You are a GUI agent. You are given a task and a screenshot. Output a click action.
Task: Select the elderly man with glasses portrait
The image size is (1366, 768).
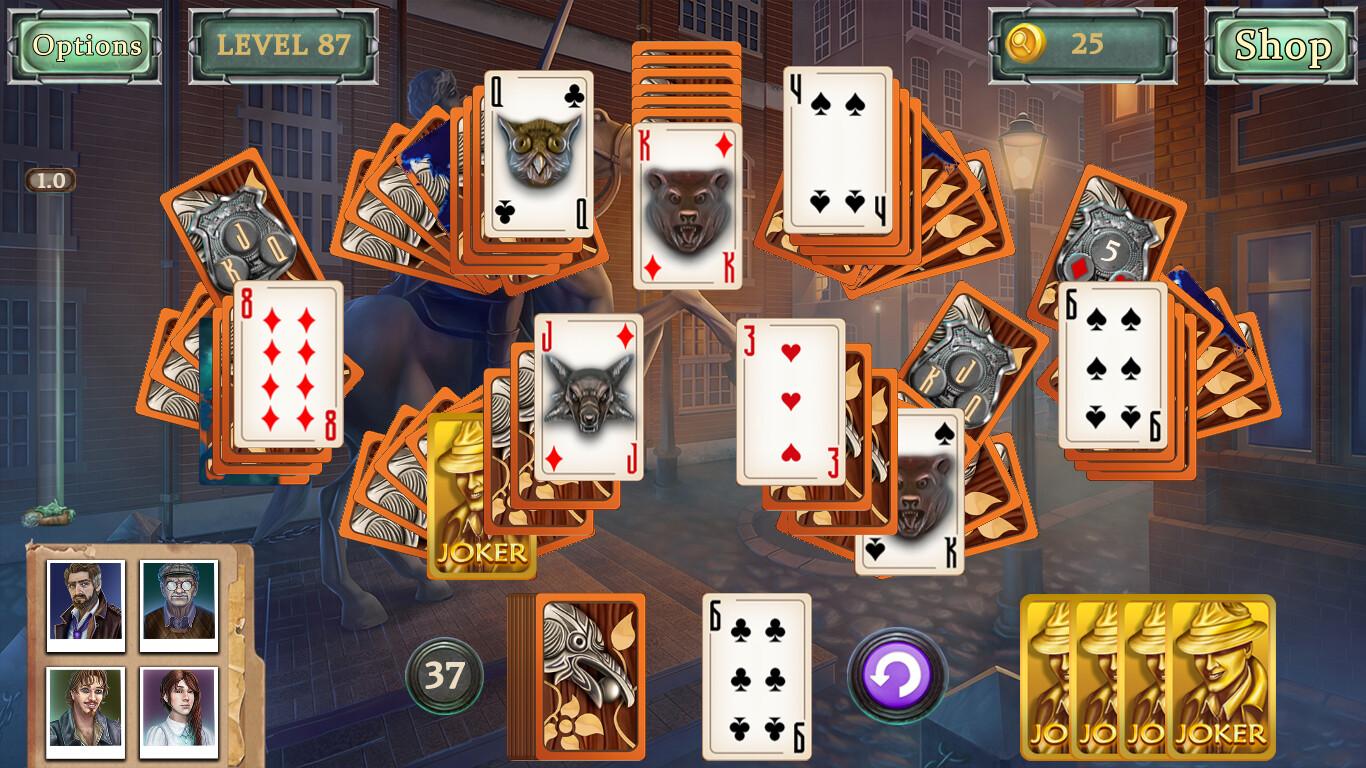pyautogui.click(x=178, y=600)
